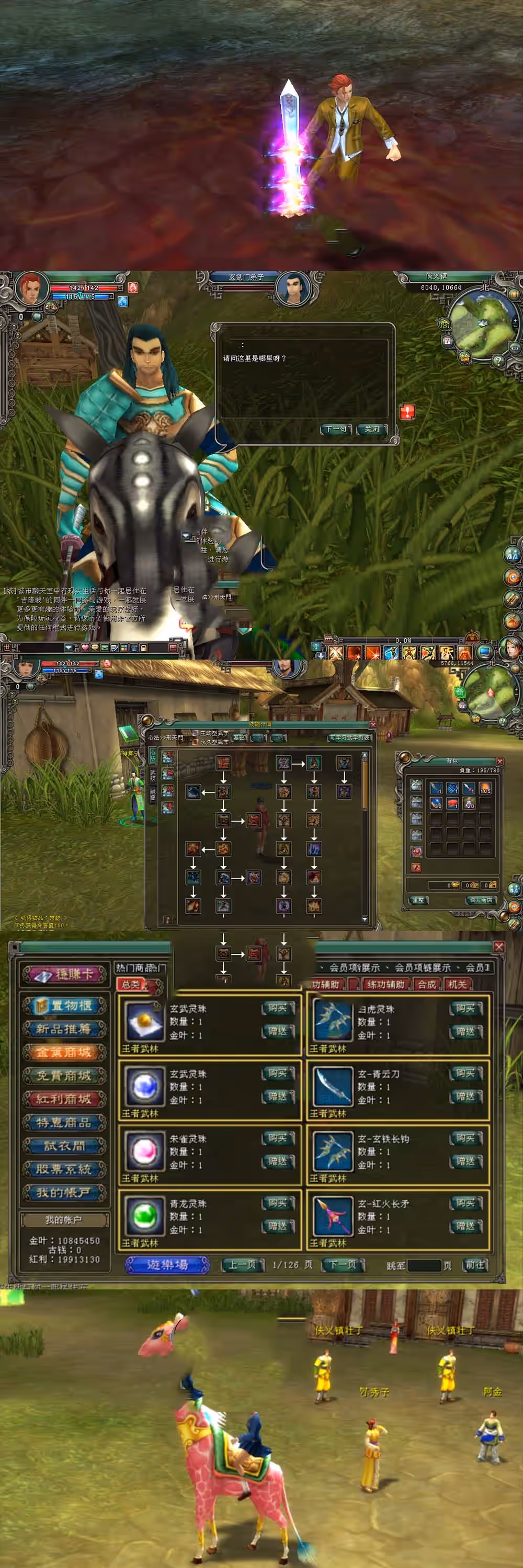Open the 置物櫃 storage menu
The image size is (523, 1568).
pos(64,1005)
